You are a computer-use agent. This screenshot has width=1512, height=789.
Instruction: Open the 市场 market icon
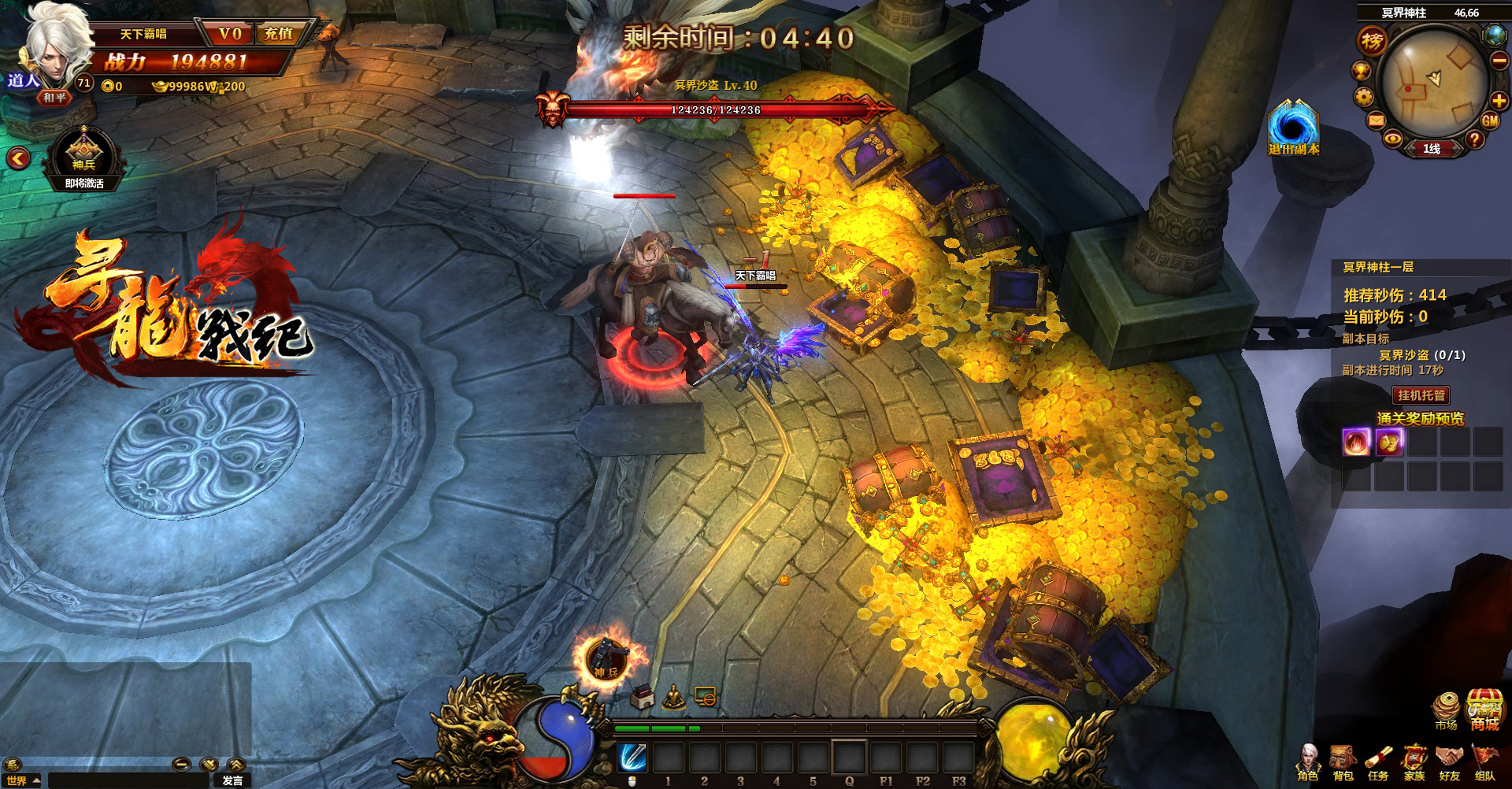click(1446, 710)
